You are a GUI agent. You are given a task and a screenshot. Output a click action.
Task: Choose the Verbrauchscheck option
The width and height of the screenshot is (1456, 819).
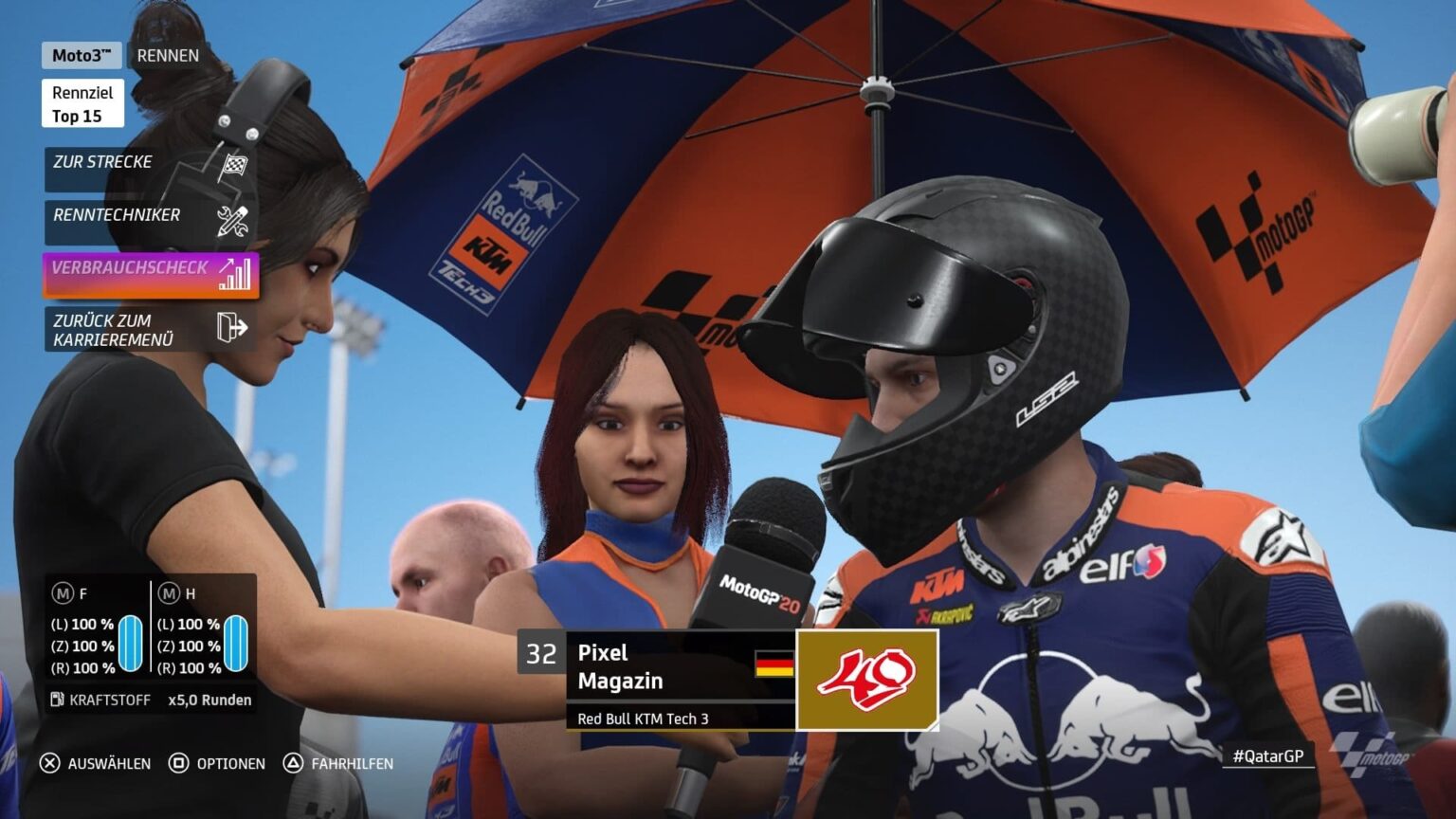click(149, 274)
